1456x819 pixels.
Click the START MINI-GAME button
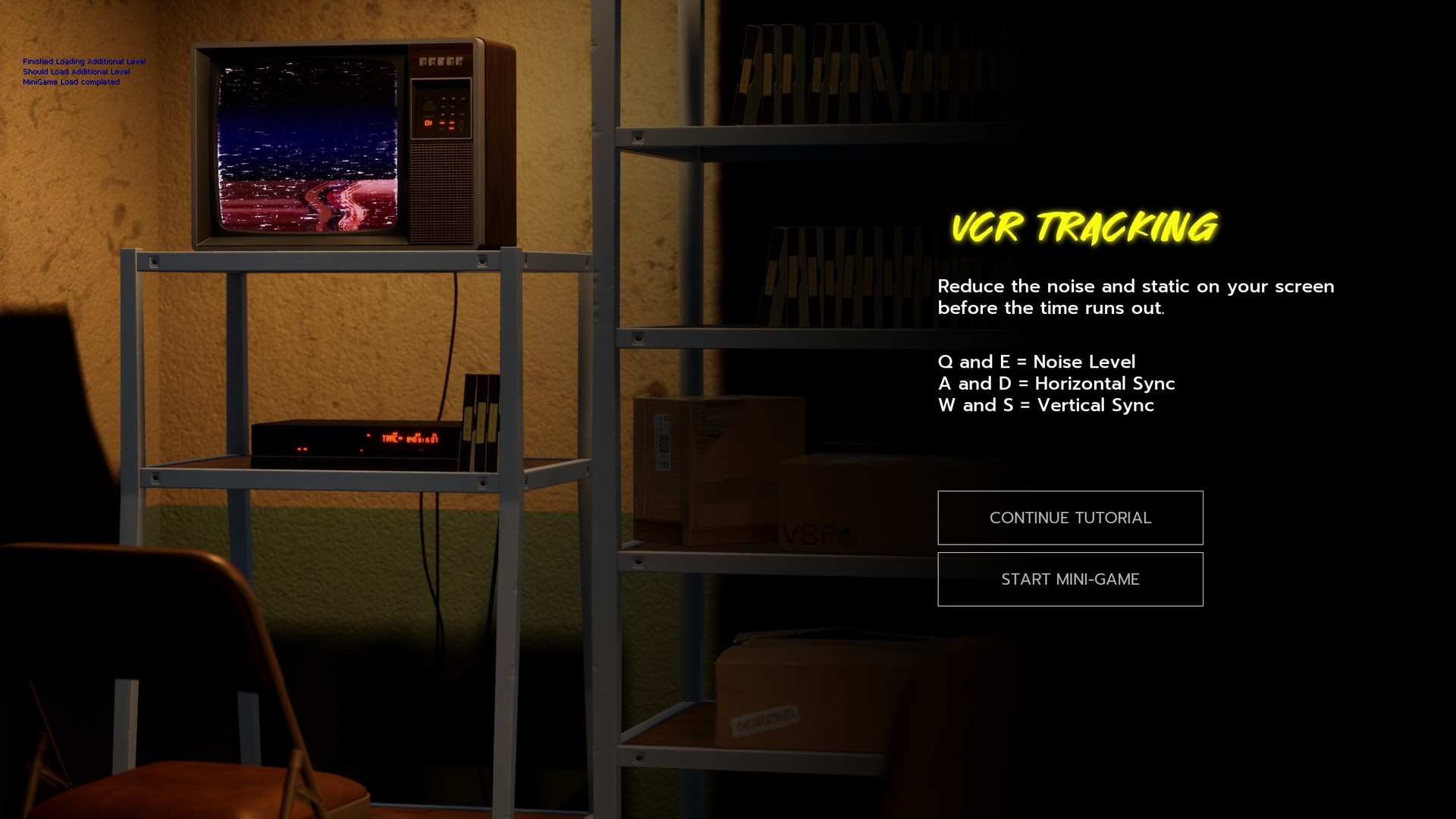pos(1070,579)
